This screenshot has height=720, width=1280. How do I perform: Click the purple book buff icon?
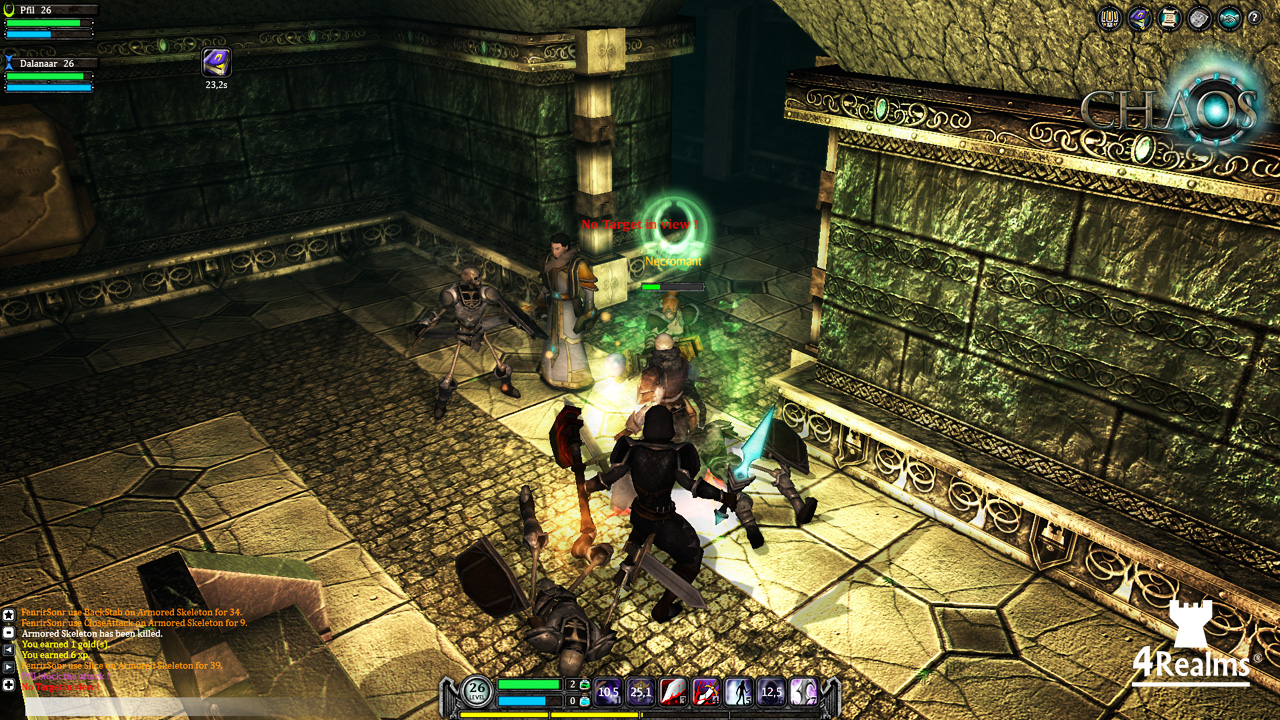[216, 62]
